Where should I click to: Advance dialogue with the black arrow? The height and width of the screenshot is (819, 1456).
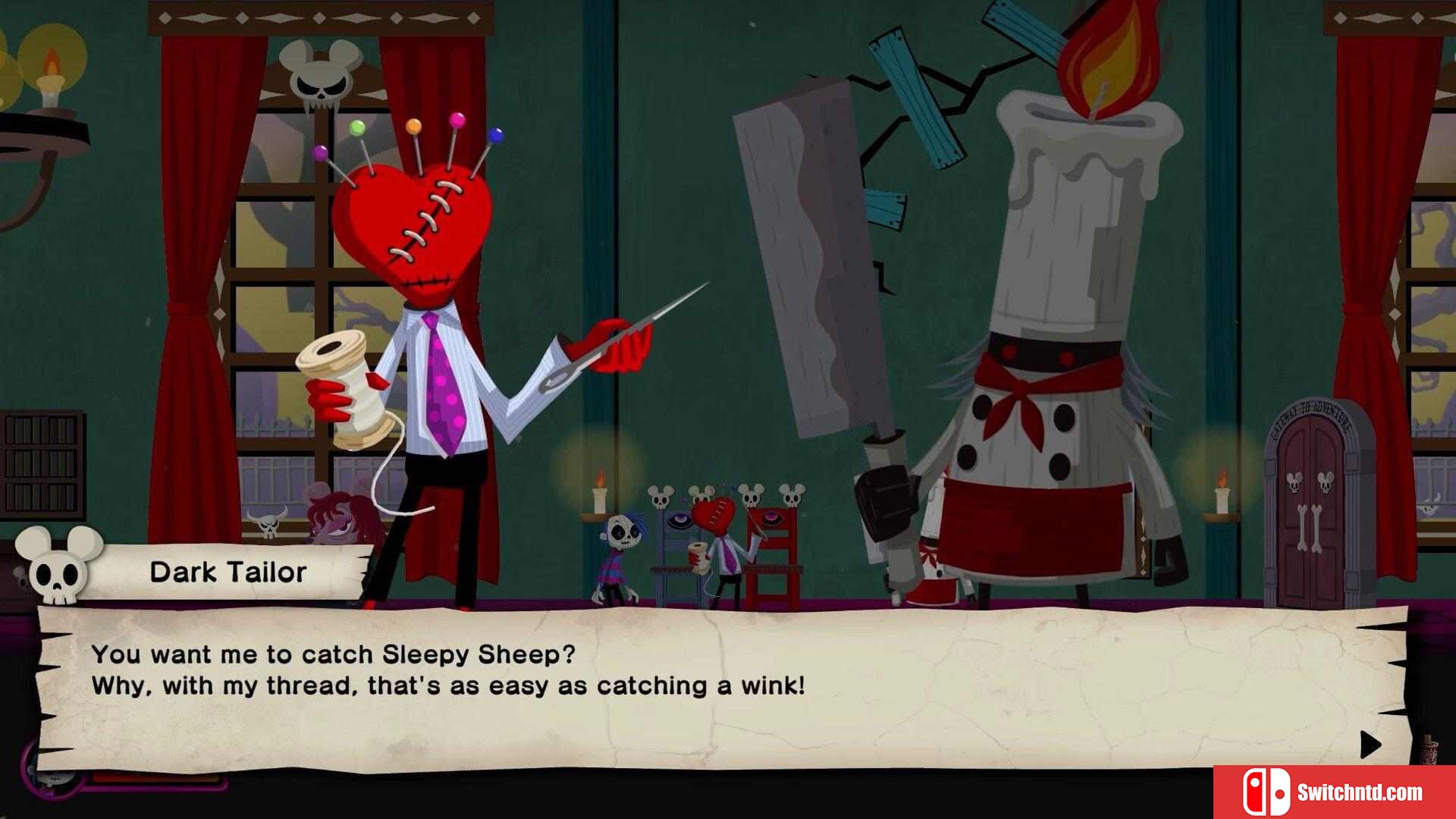(1370, 745)
